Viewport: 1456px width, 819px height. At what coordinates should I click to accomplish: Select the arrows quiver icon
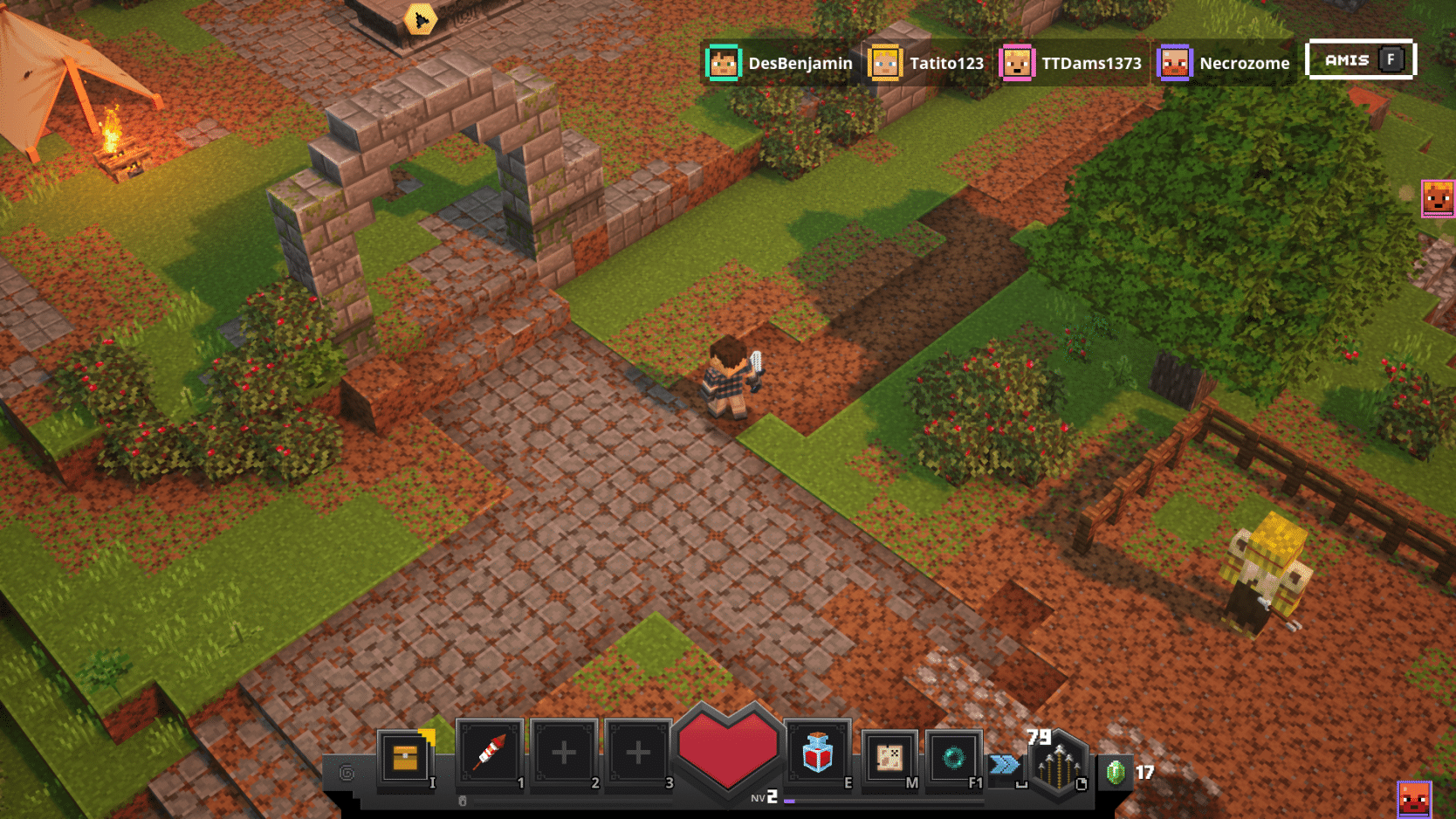click(1058, 764)
